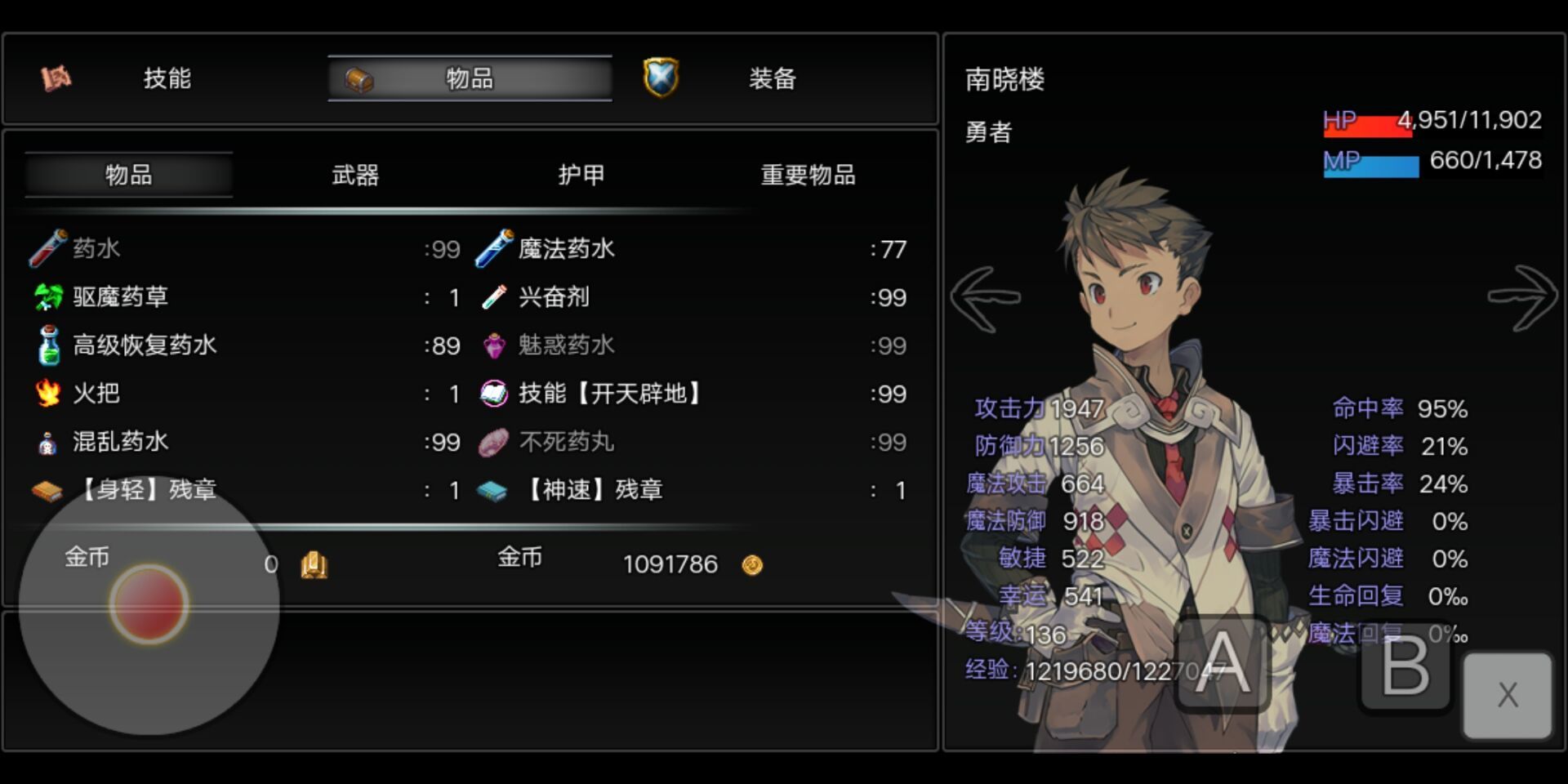Viewport: 1568px width, 784px height.
Task: Select the 技能【开天辟地】 skill book
Action: 609,394
